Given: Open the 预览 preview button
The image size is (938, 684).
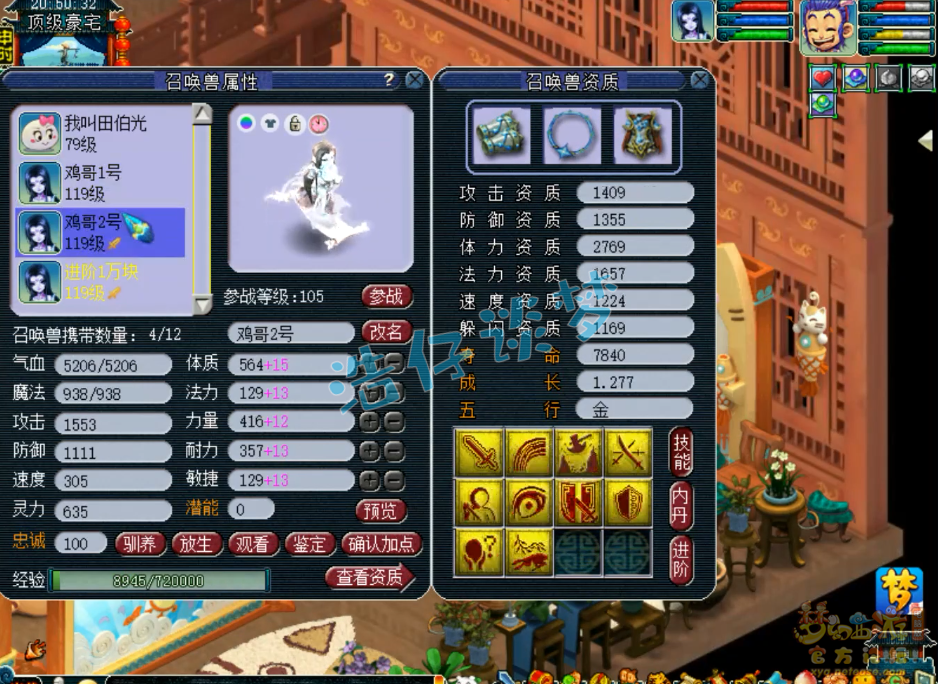Looking at the screenshot, I should coord(380,510).
